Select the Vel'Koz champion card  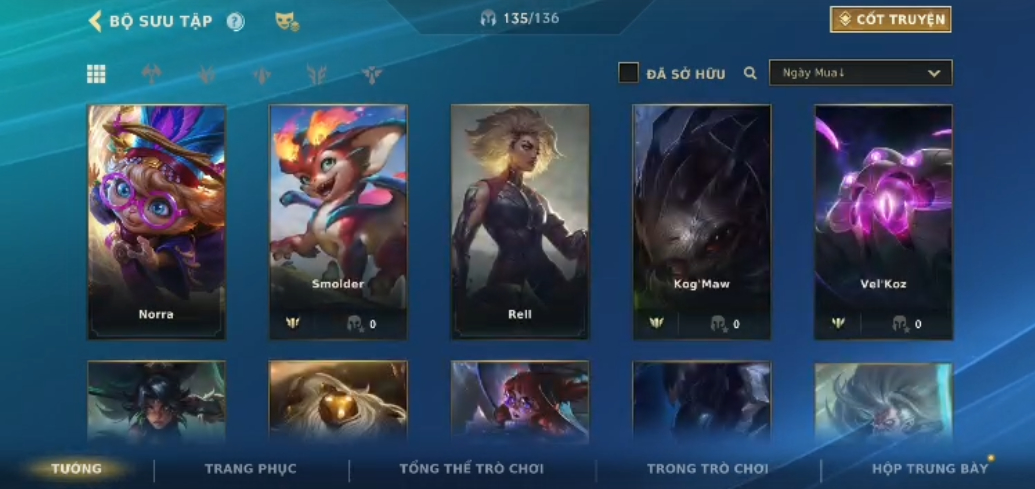pyautogui.click(x=883, y=221)
